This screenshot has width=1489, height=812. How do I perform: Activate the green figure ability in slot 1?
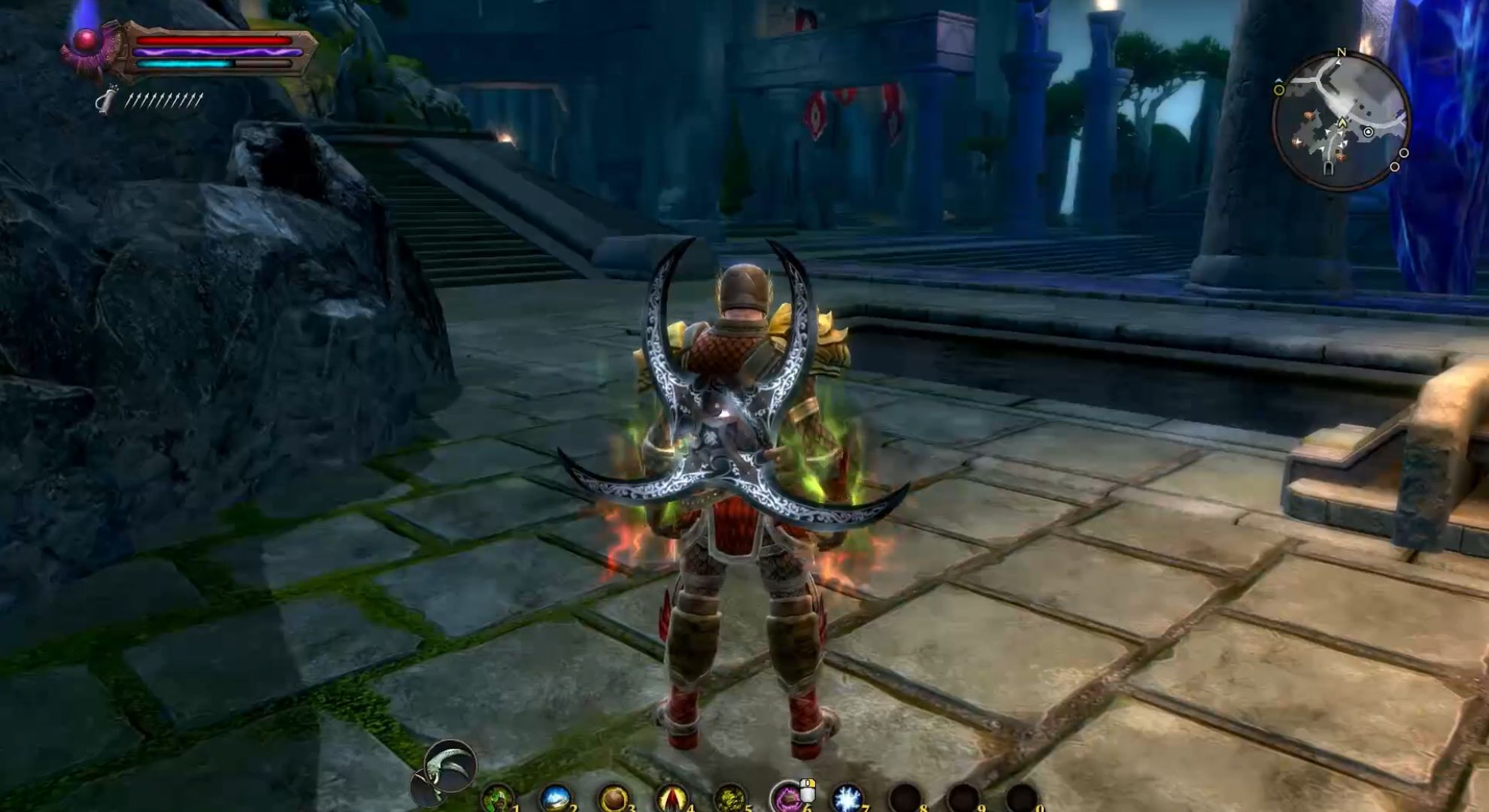click(x=498, y=798)
